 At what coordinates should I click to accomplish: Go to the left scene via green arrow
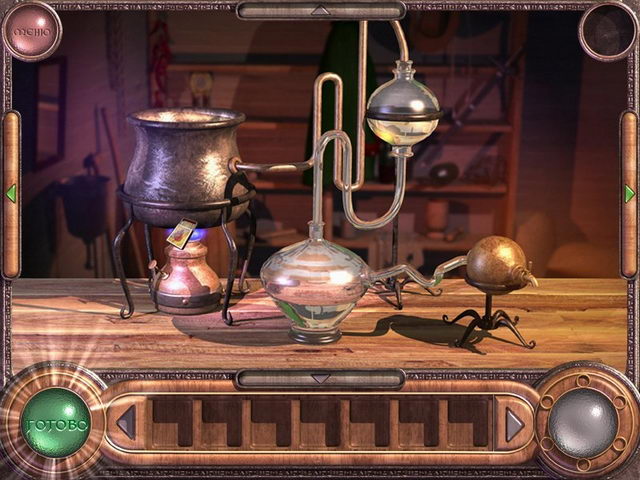pos(11,193)
